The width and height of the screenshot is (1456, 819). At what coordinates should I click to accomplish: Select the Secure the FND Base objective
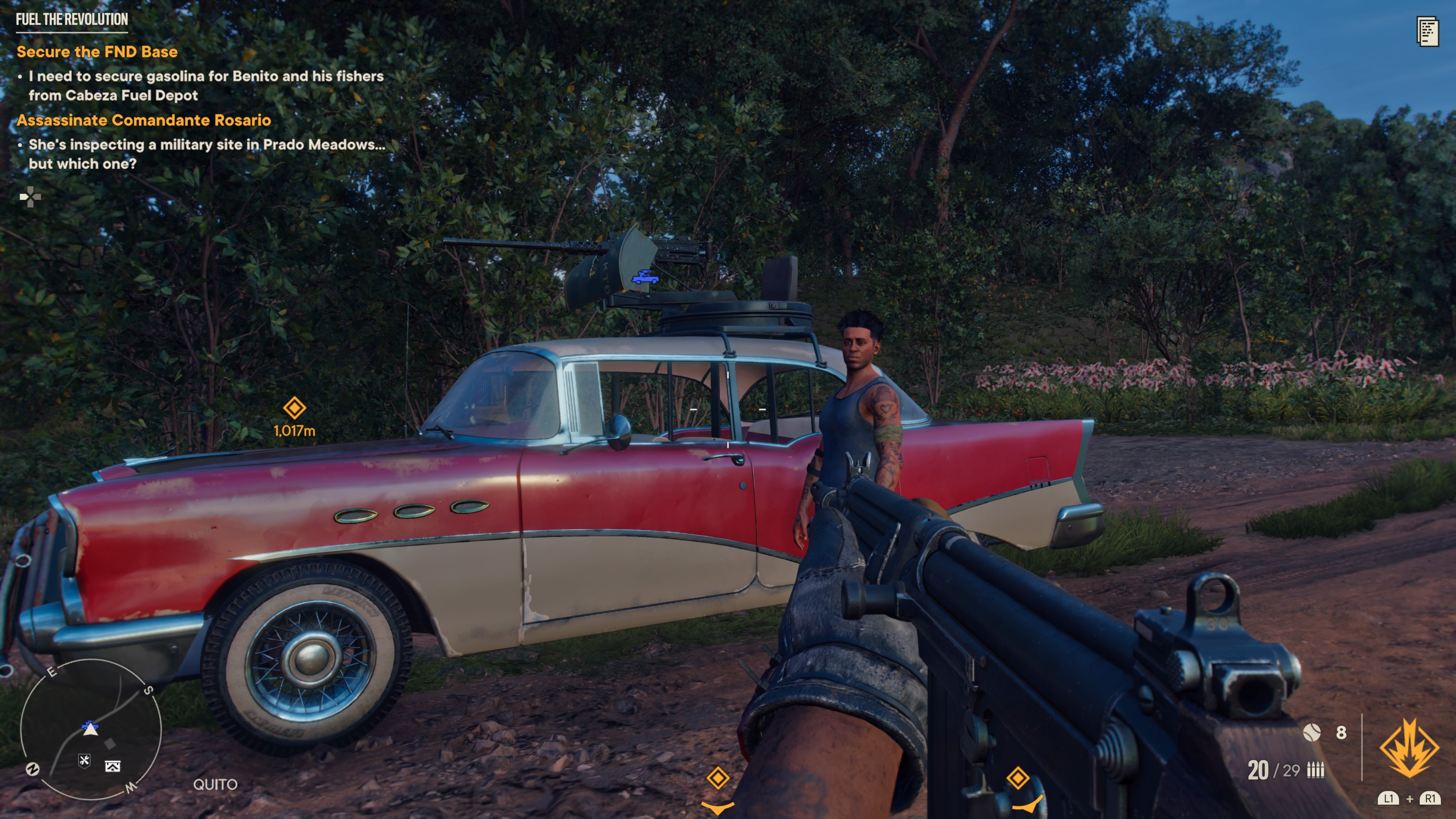97,52
